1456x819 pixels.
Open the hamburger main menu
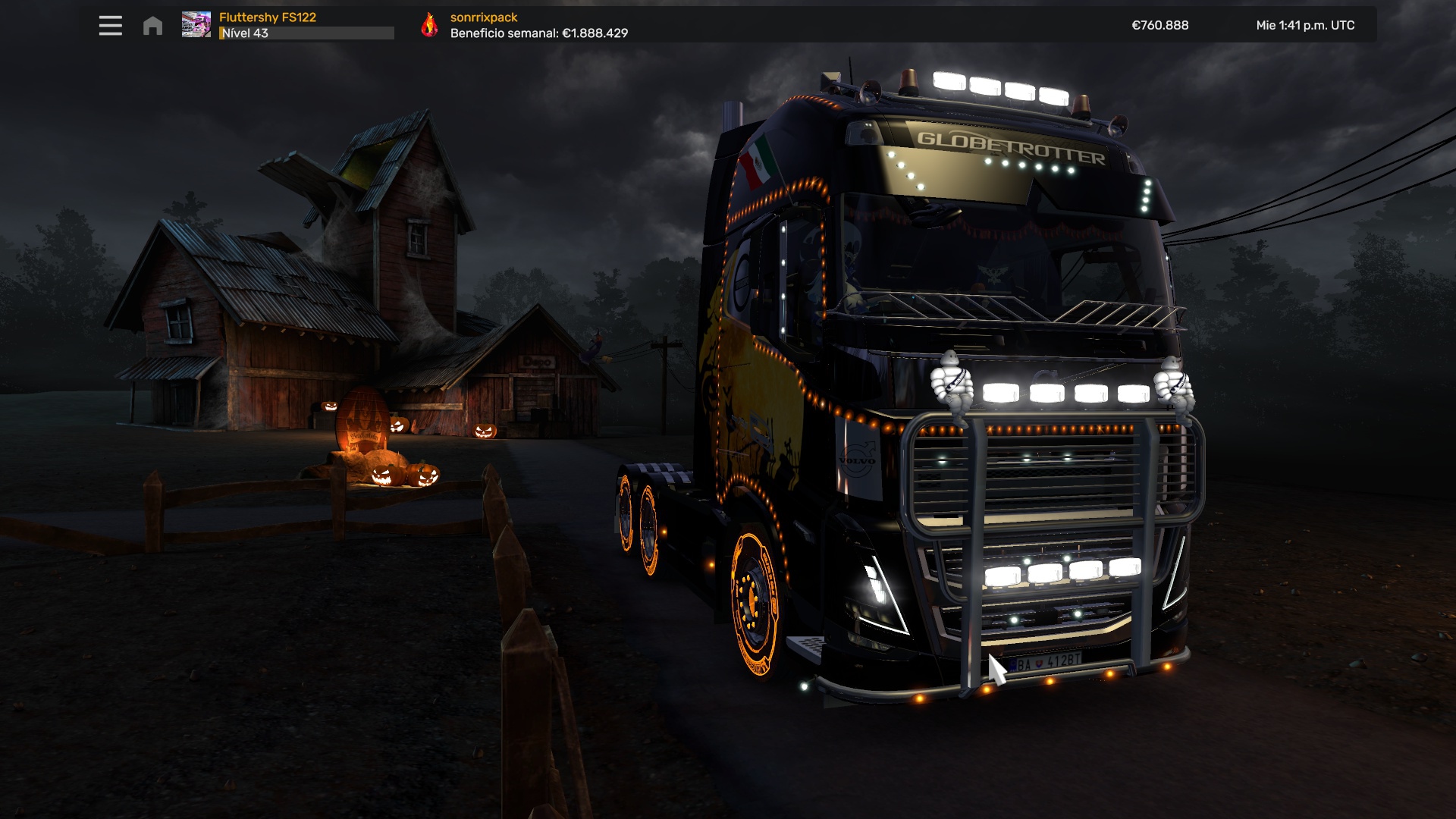[110, 26]
